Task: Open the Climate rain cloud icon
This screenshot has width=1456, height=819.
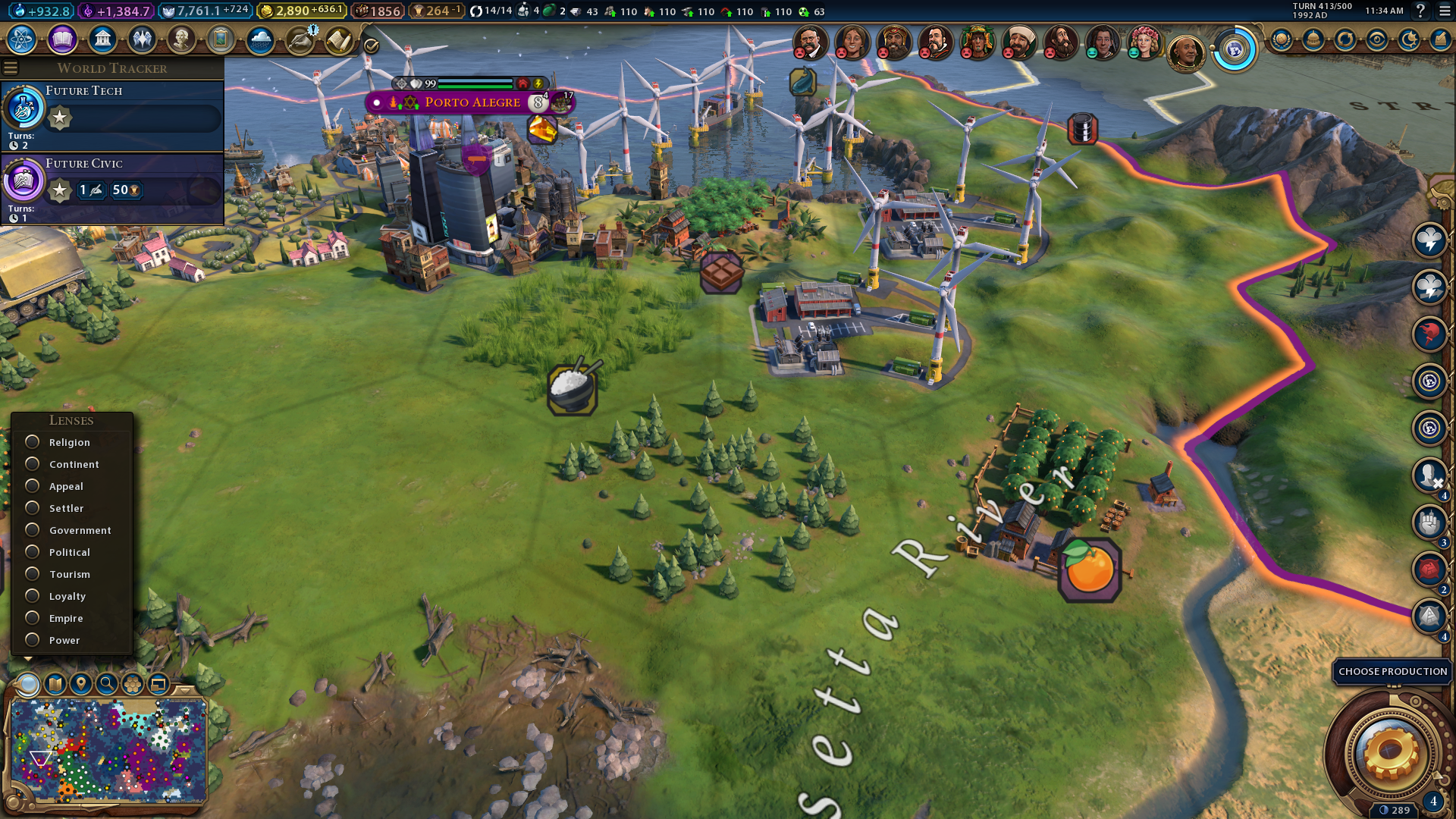Action: [x=260, y=39]
